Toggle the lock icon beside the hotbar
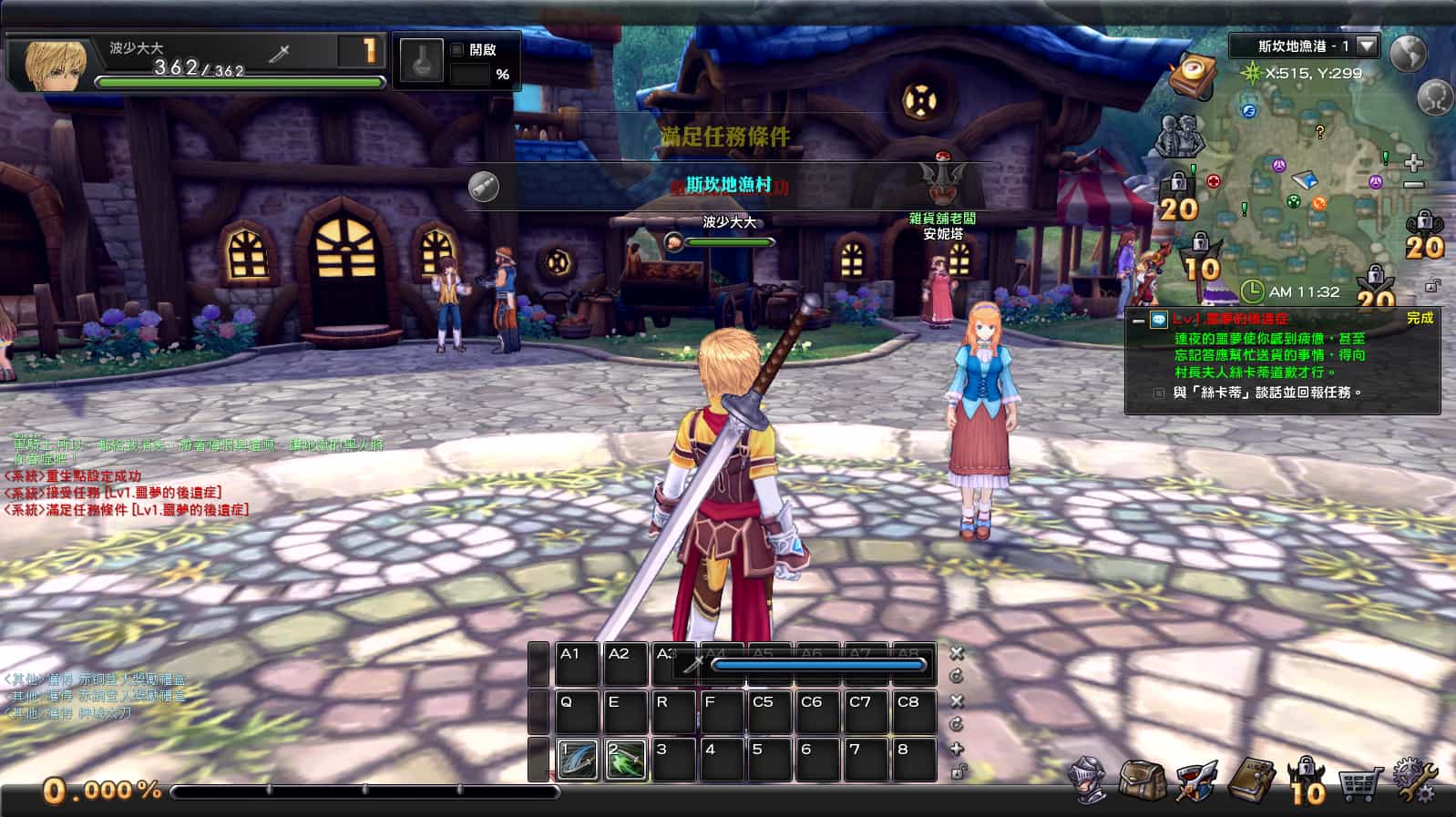The image size is (1456, 817). tap(957, 772)
